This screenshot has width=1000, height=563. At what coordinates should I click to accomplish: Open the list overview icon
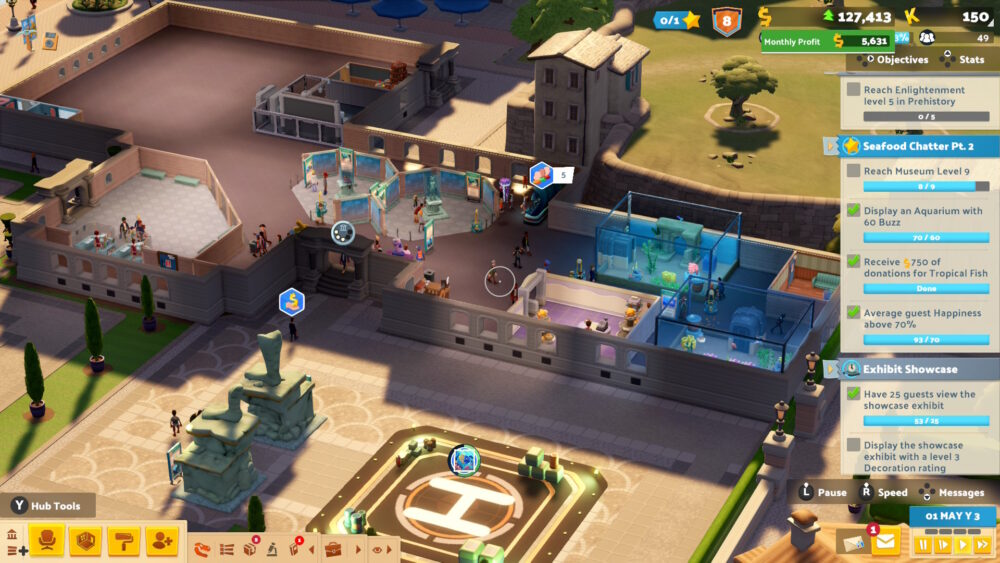tap(227, 549)
